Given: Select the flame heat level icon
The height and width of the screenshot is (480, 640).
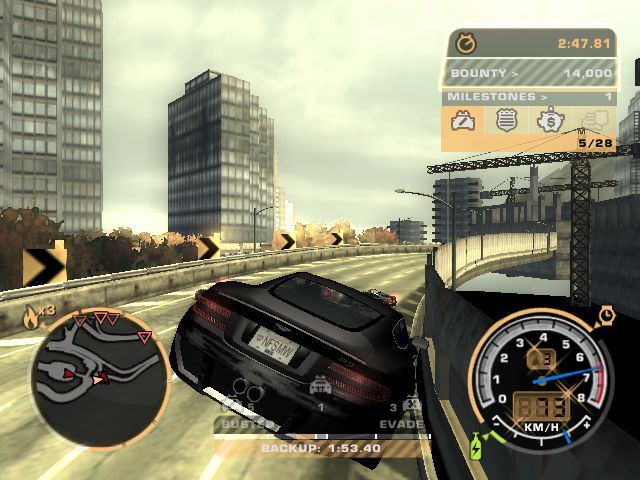Looking at the screenshot, I should [x=32, y=318].
